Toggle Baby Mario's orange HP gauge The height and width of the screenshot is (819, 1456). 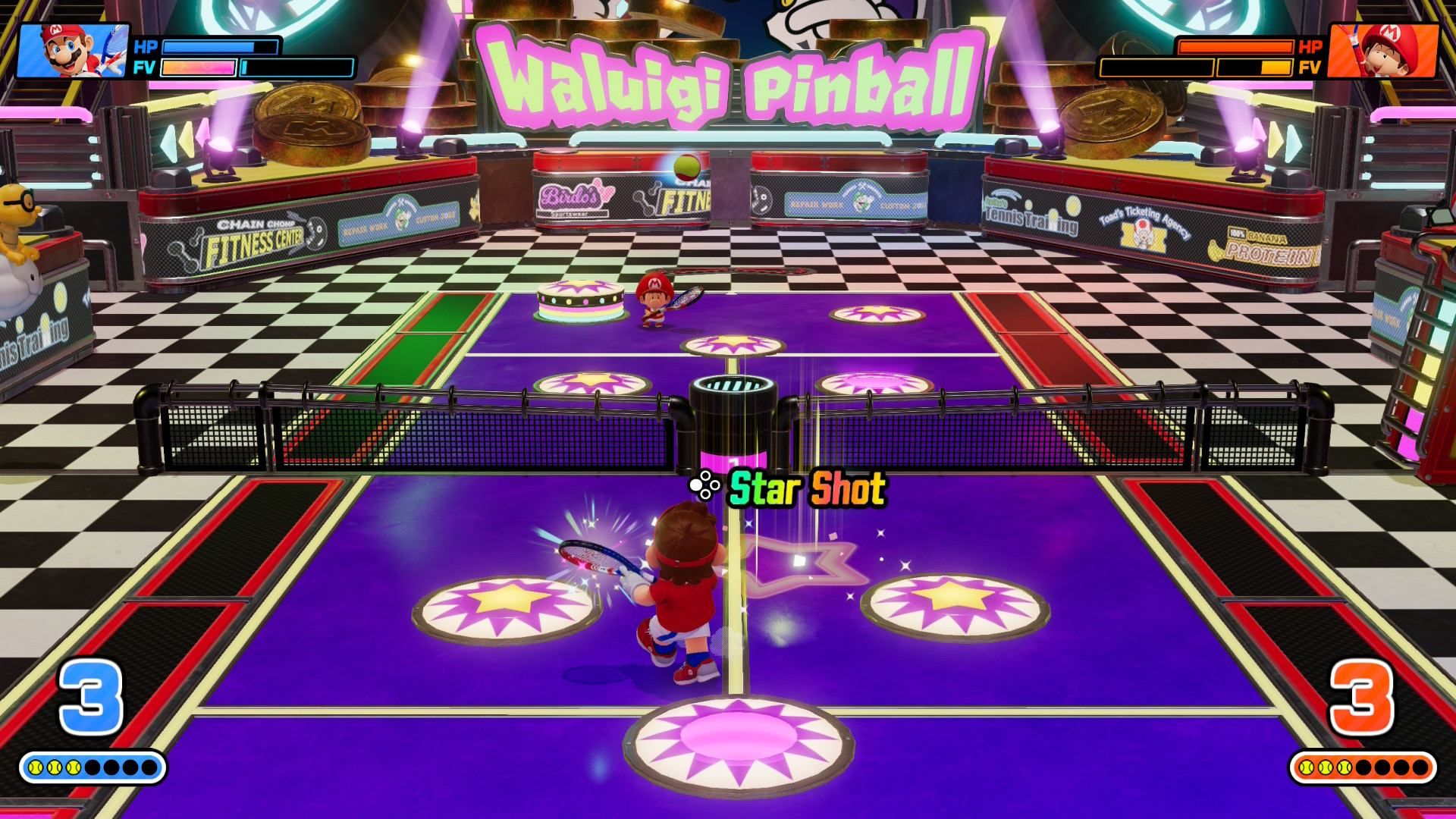click(1236, 48)
